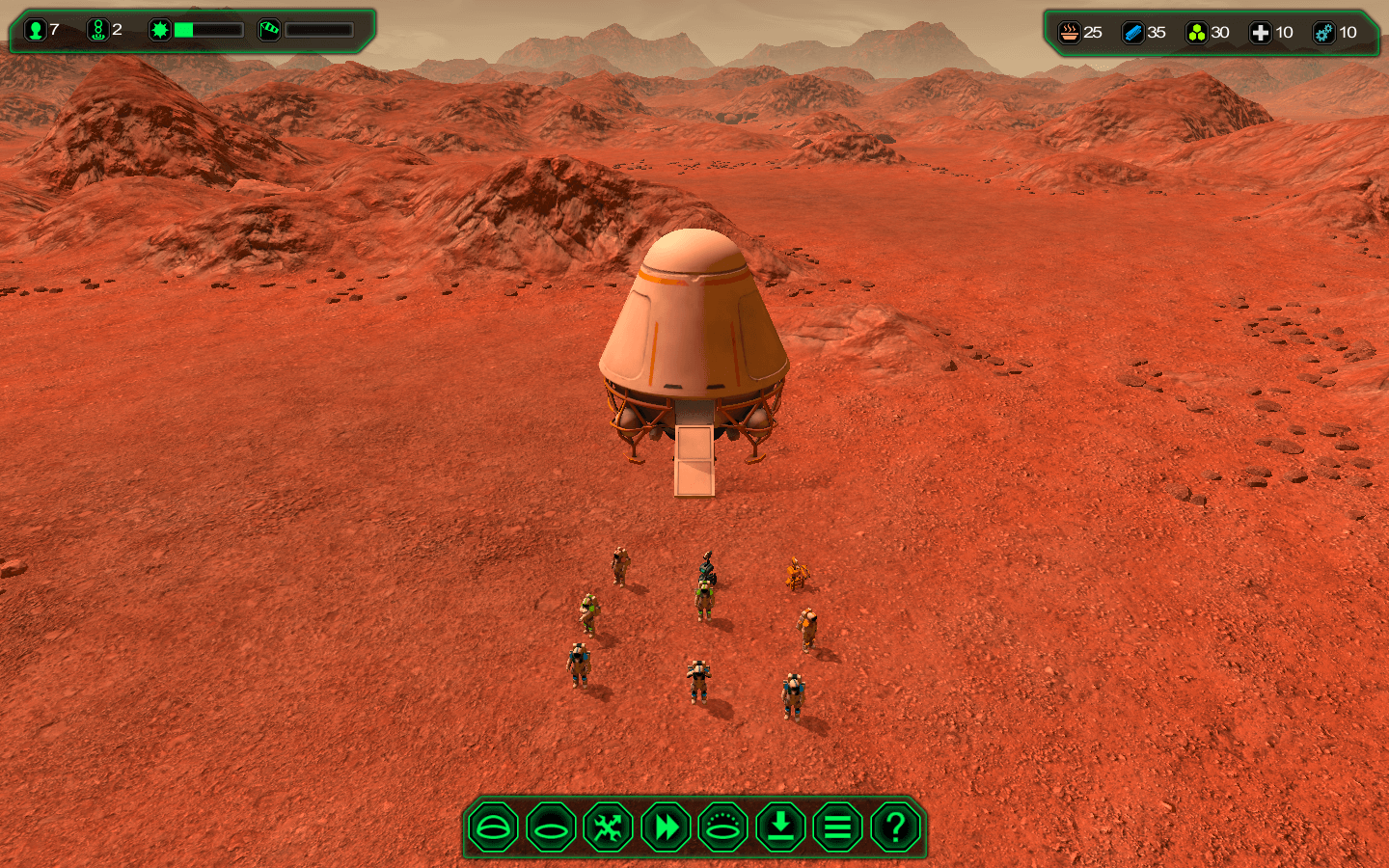Click the windsock wind power icon

point(269,30)
